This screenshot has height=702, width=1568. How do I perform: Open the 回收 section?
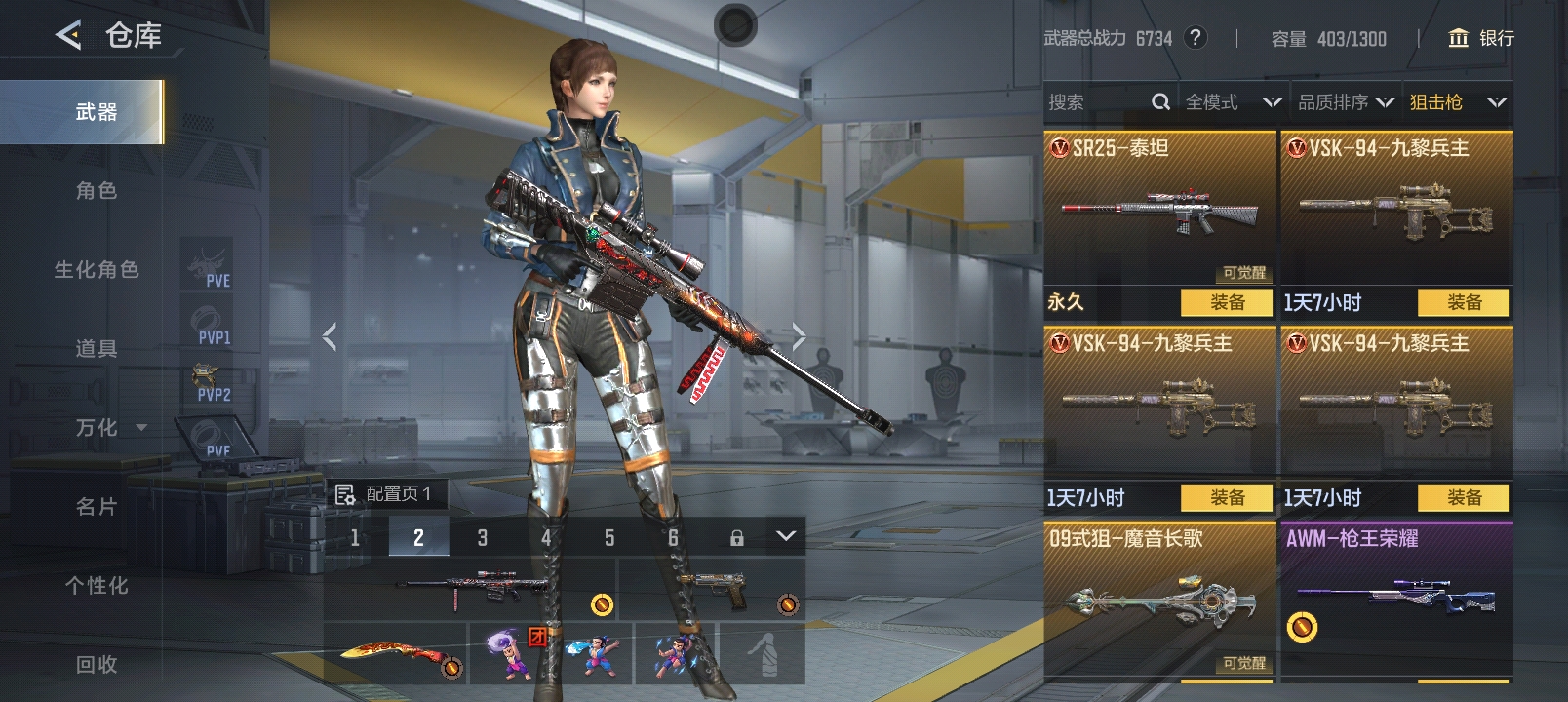97,665
